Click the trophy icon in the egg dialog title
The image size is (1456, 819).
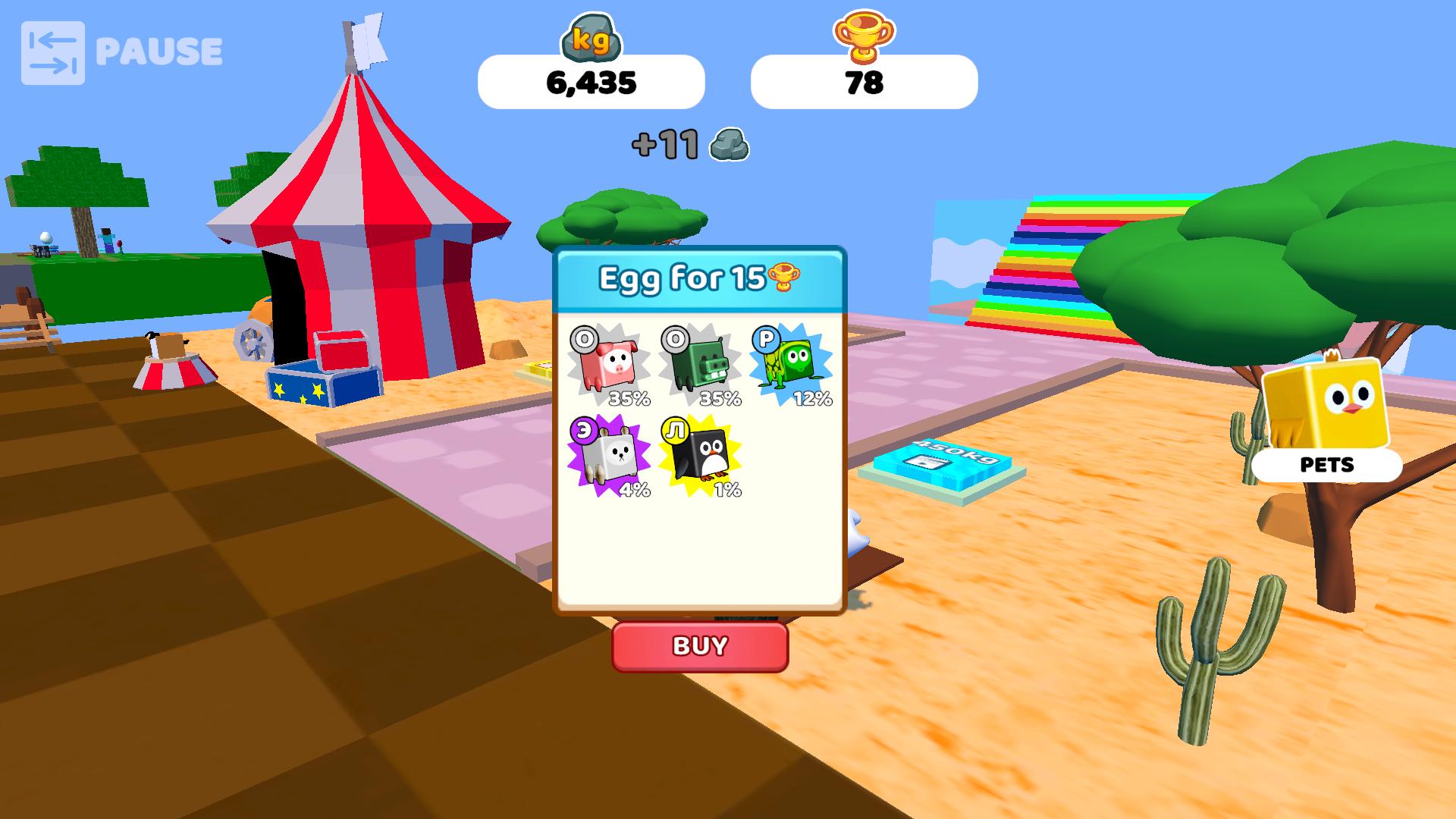click(786, 278)
